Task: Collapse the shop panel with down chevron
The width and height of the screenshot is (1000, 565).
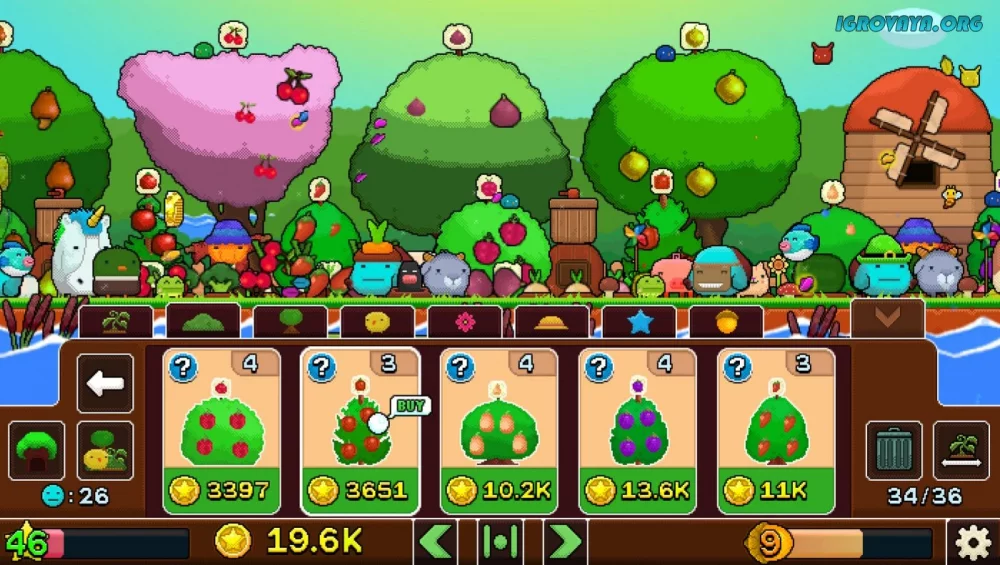Action: 887,318
